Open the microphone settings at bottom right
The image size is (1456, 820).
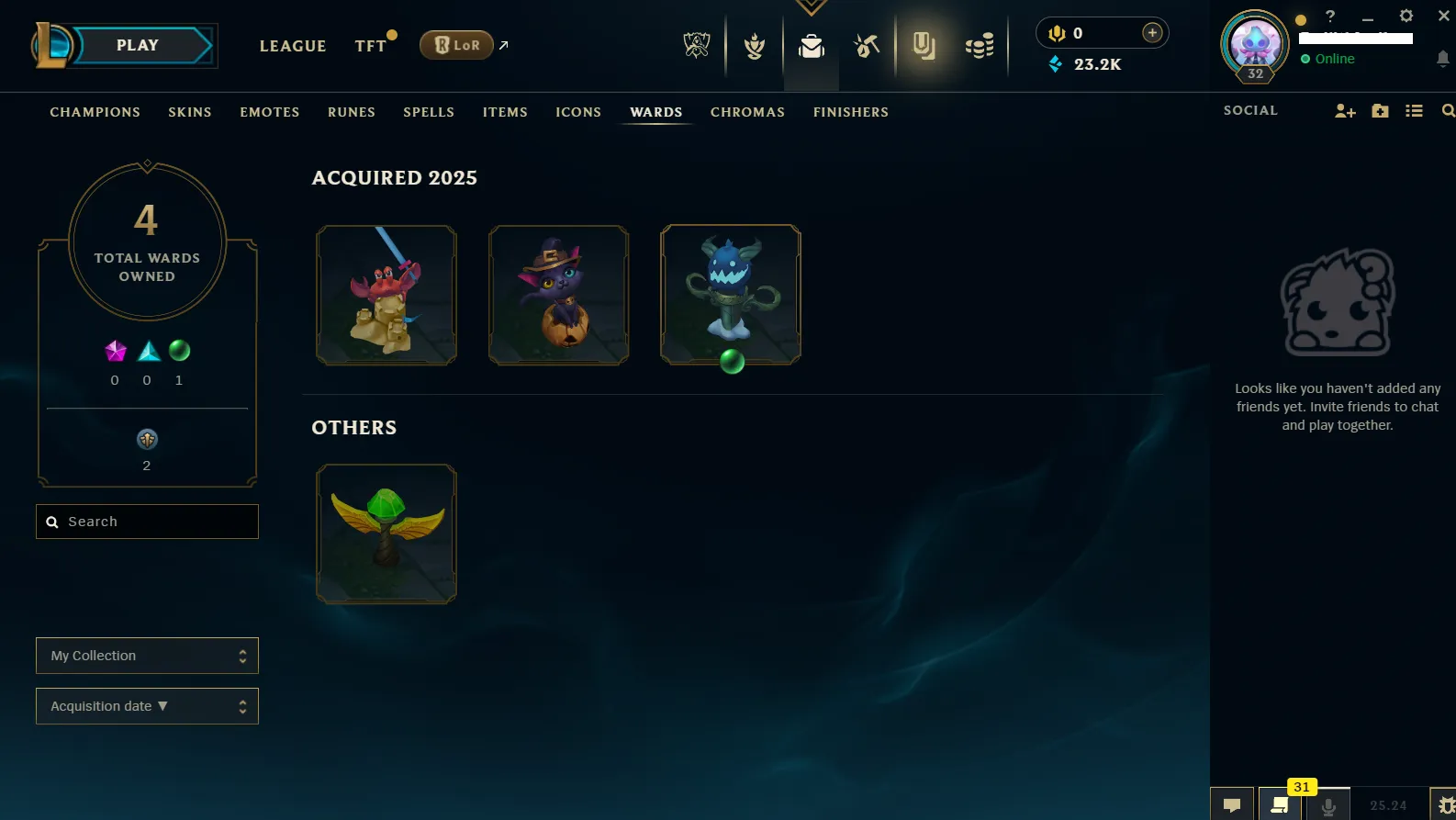1327,803
